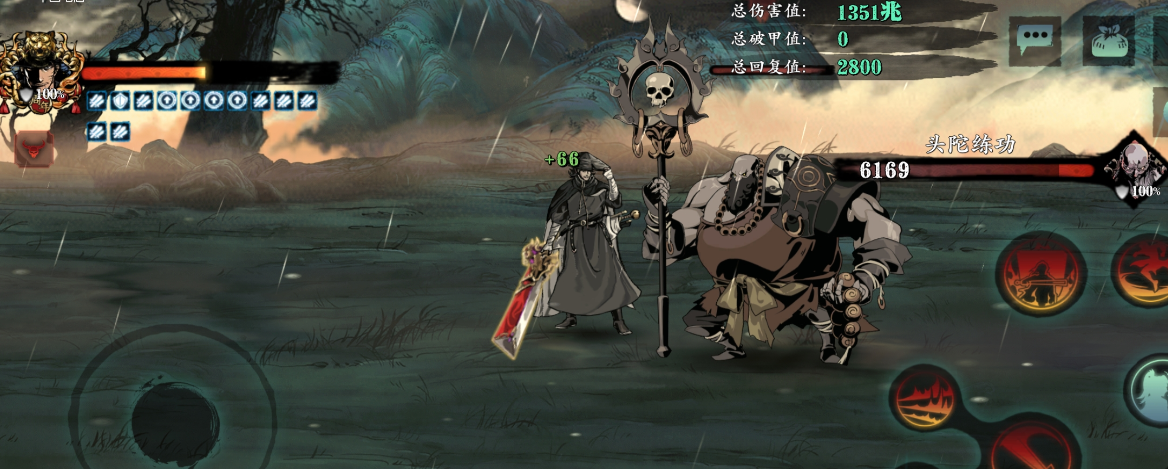Viewport: 1168px width, 469px height.
Task: Activate the teal silhouette skill button
Action: click(x=1150, y=388)
